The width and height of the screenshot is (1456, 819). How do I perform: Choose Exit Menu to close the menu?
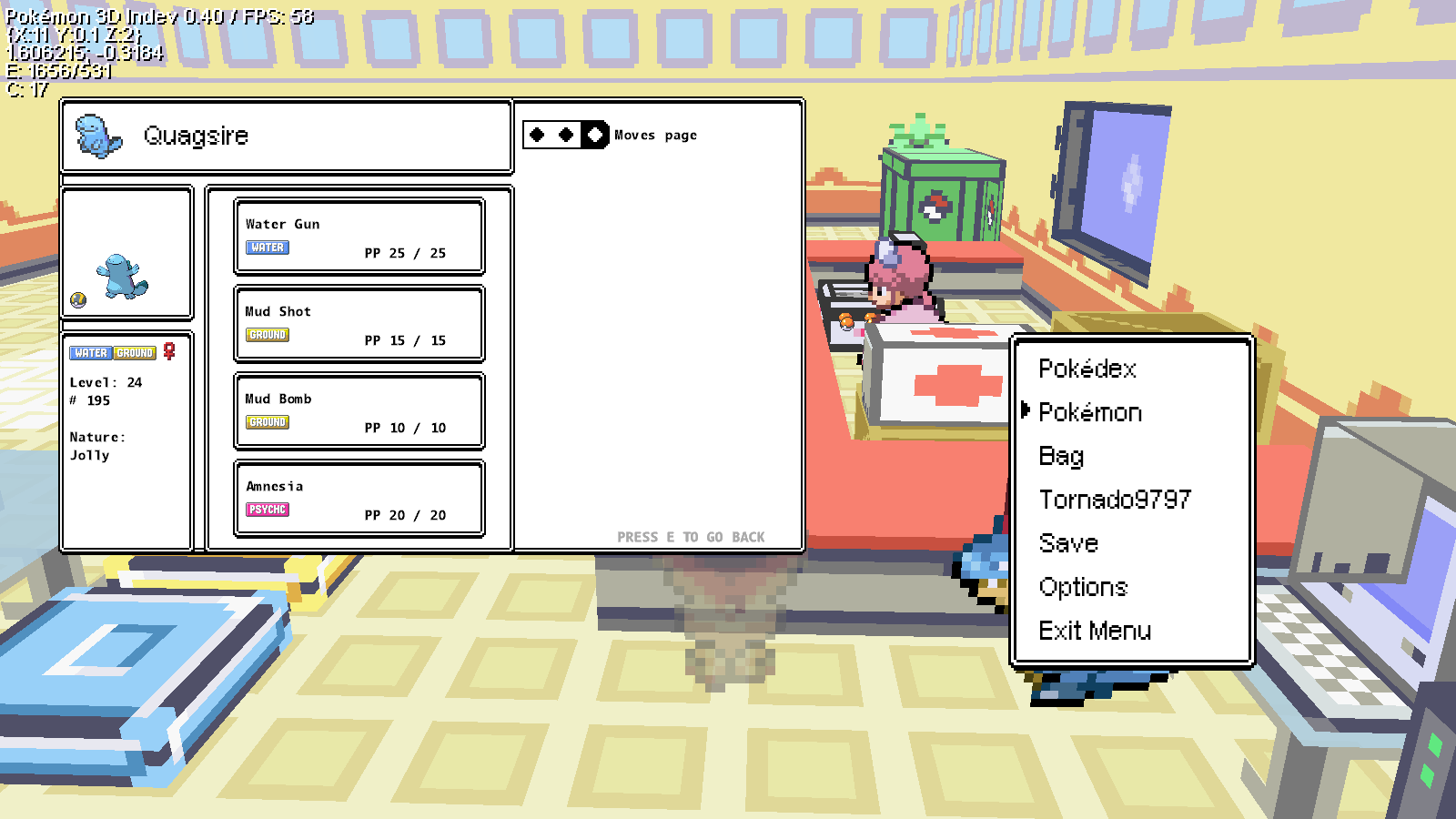(1095, 631)
